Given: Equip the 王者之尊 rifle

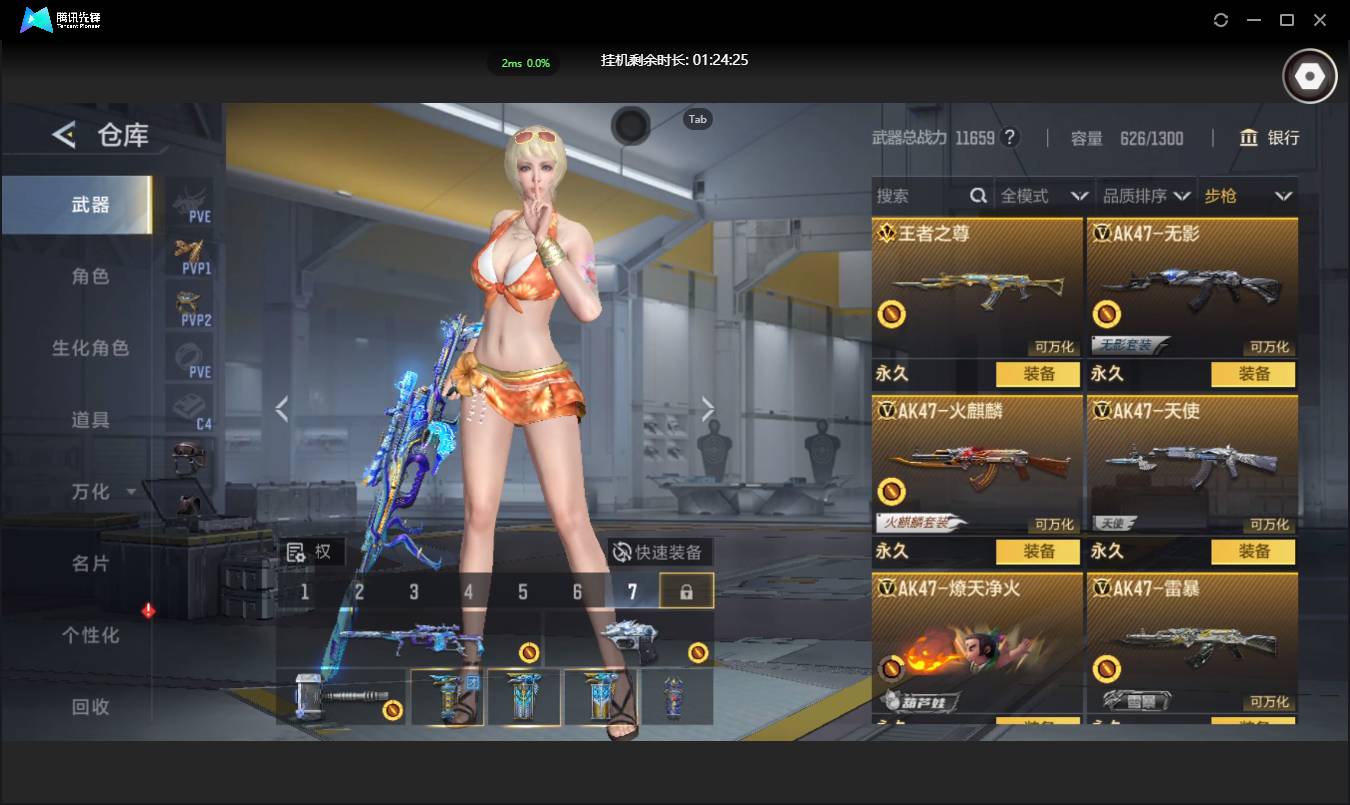Looking at the screenshot, I should click(1038, 374).
